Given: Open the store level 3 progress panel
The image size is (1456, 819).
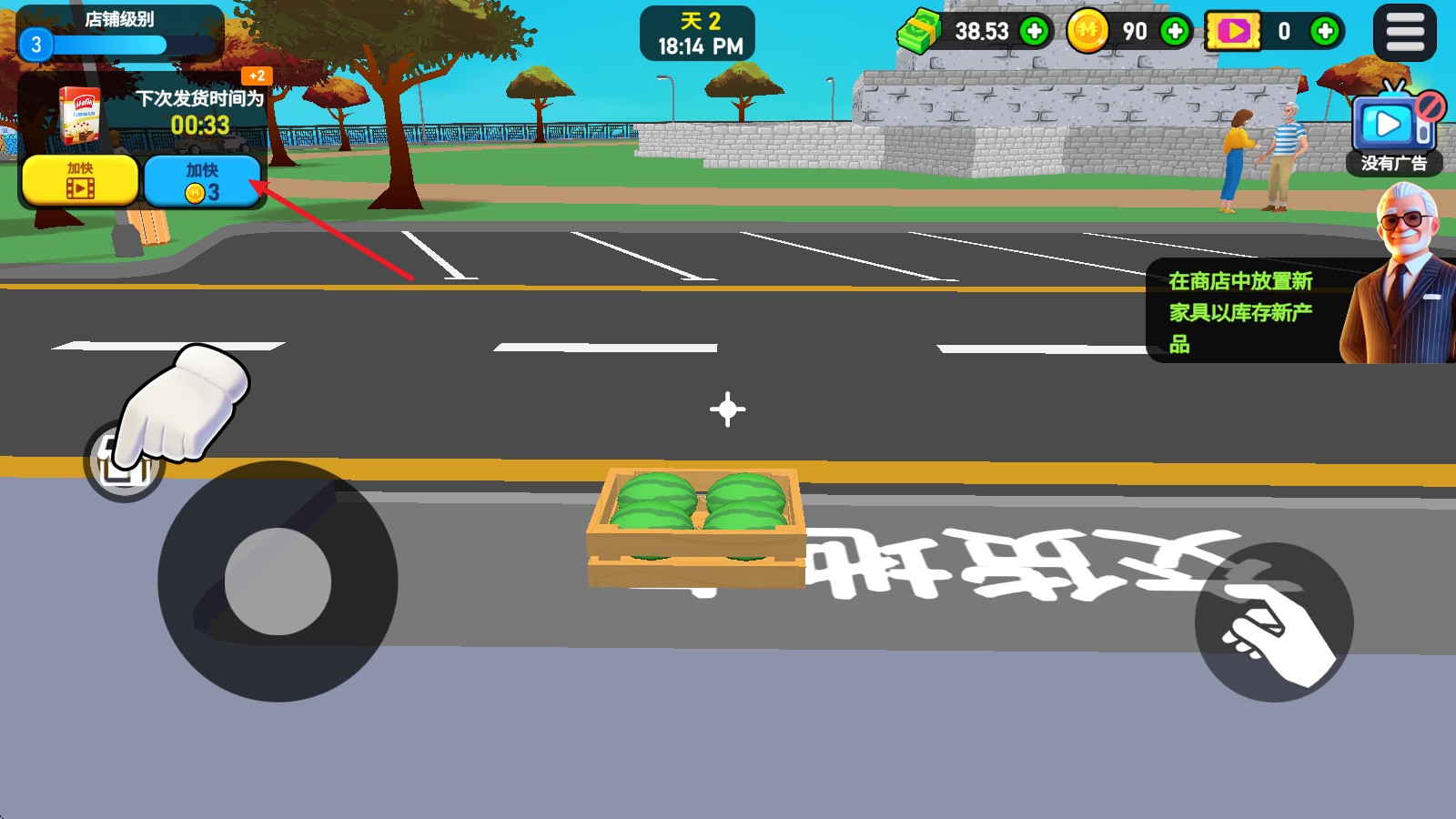Looking at the screenshot, I should 119,34.
